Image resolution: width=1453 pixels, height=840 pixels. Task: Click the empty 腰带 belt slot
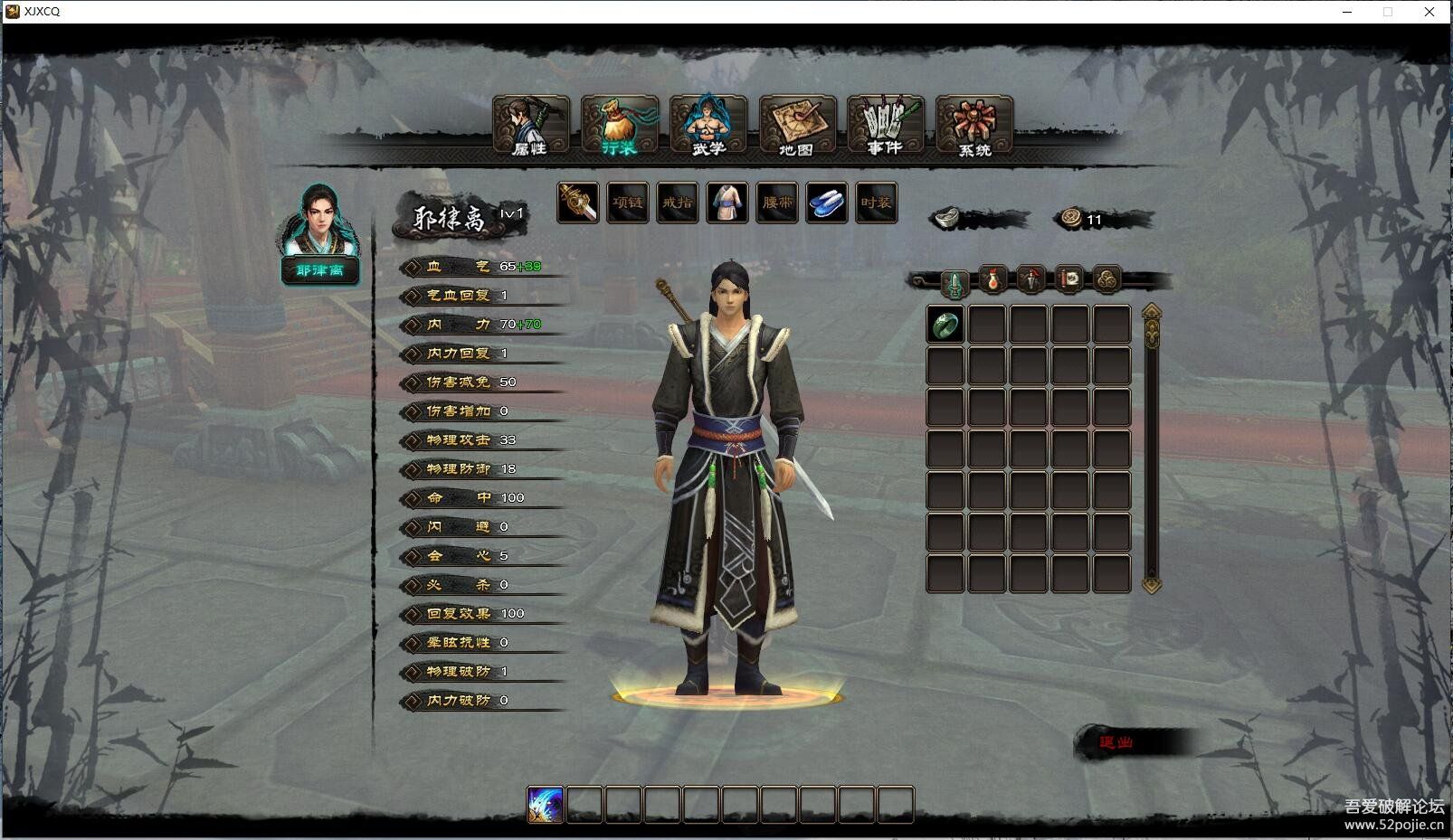(776, 203)
